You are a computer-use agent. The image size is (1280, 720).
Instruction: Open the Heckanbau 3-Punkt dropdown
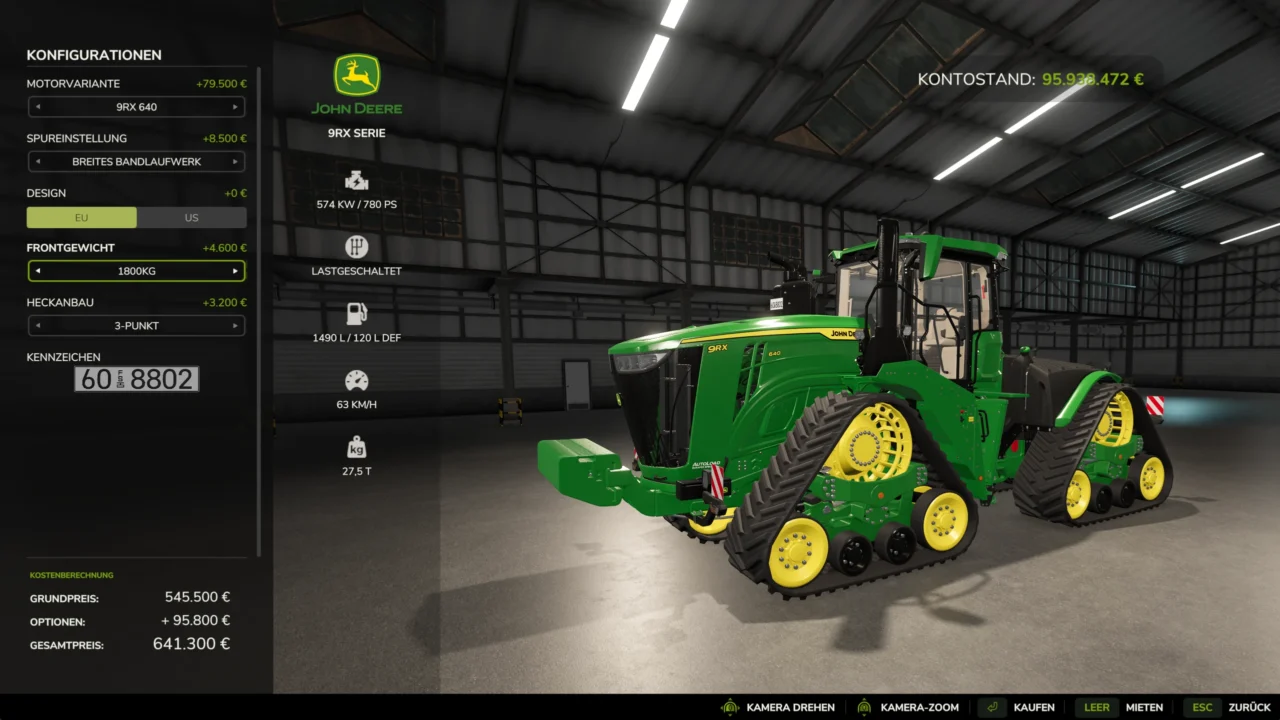click(x=137, y=325)
